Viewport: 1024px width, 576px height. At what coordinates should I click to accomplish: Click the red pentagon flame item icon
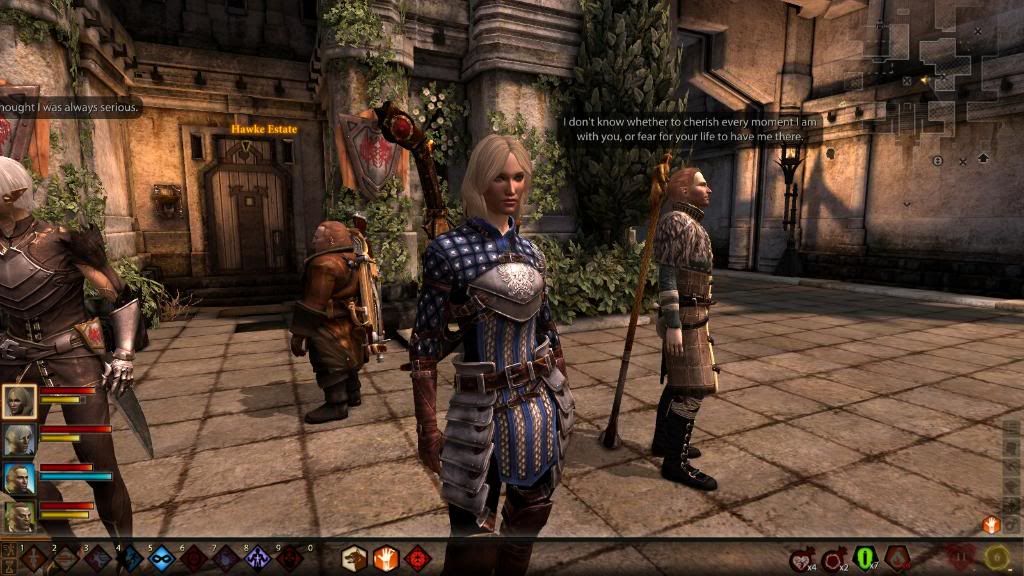(x=897, y=558)
